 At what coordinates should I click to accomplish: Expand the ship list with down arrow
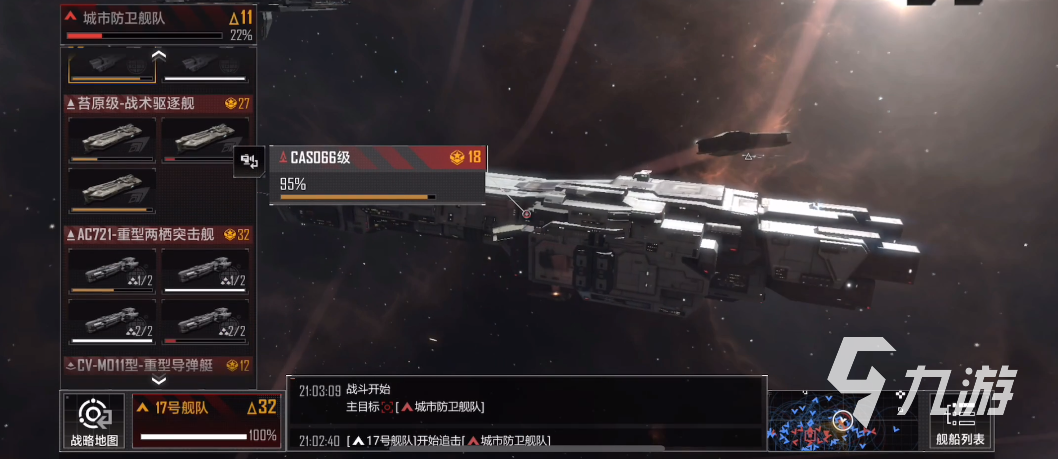[x=158, y=381]
